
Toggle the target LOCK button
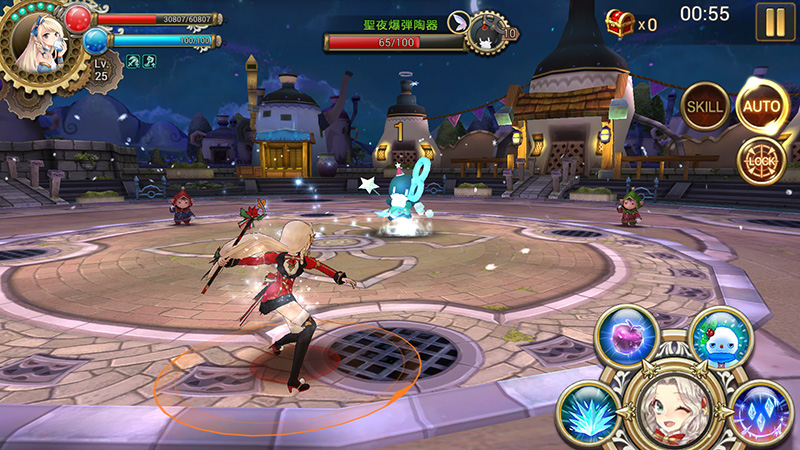point(760,160)
